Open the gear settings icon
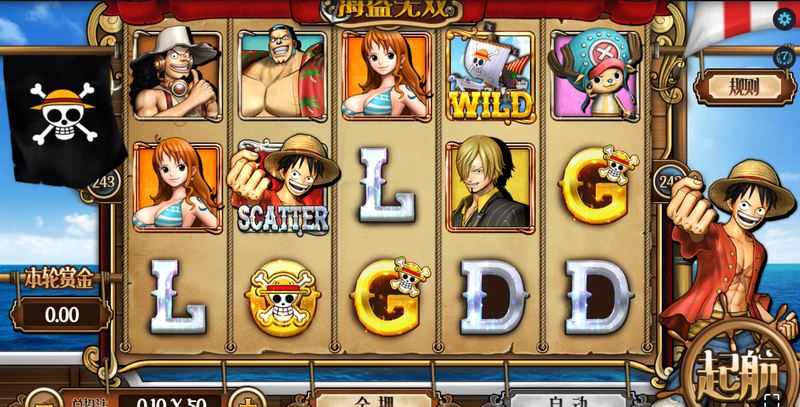Screen dimensions: 800x407 (x=782, y=19)
